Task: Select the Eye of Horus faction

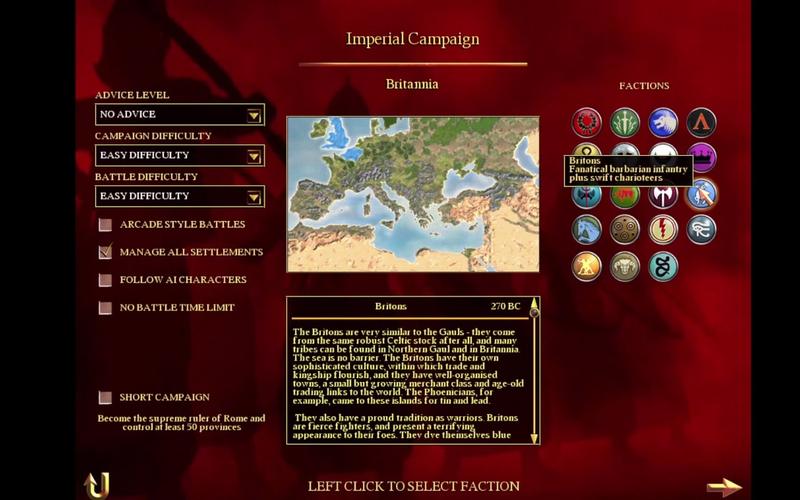Action: [x=701, y=230]
